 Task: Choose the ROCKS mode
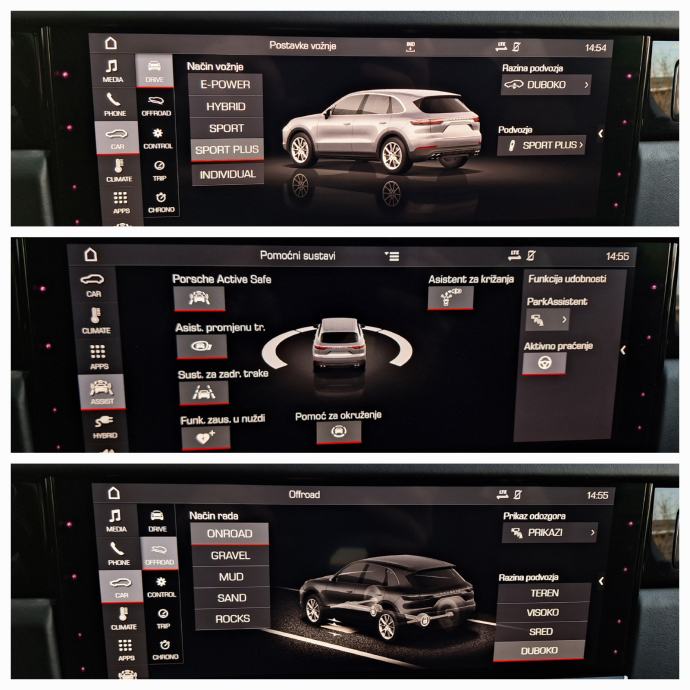pos(232,620)
